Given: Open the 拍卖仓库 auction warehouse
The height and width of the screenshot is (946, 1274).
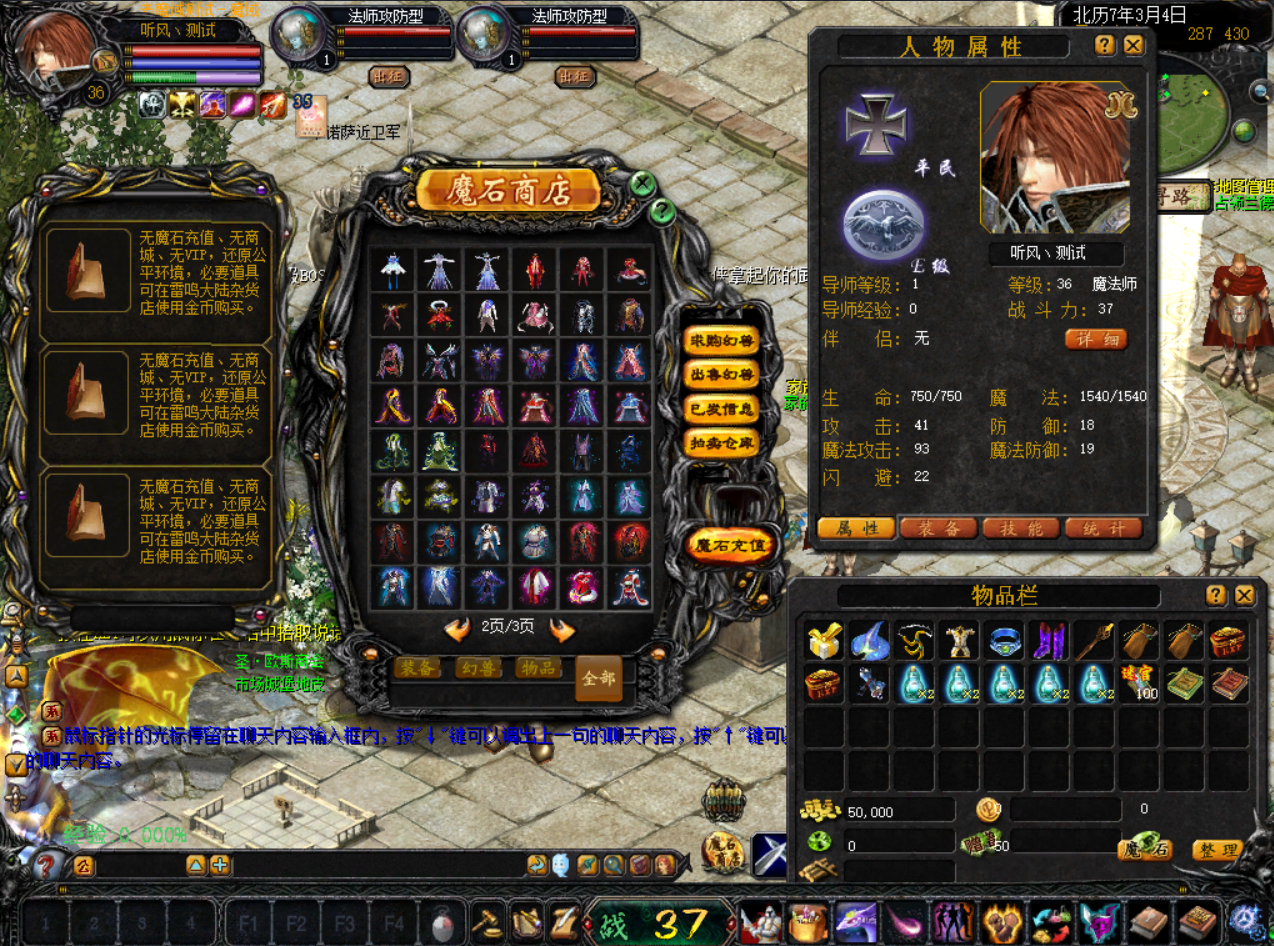Looking at the screenshot, I should 720,442.
